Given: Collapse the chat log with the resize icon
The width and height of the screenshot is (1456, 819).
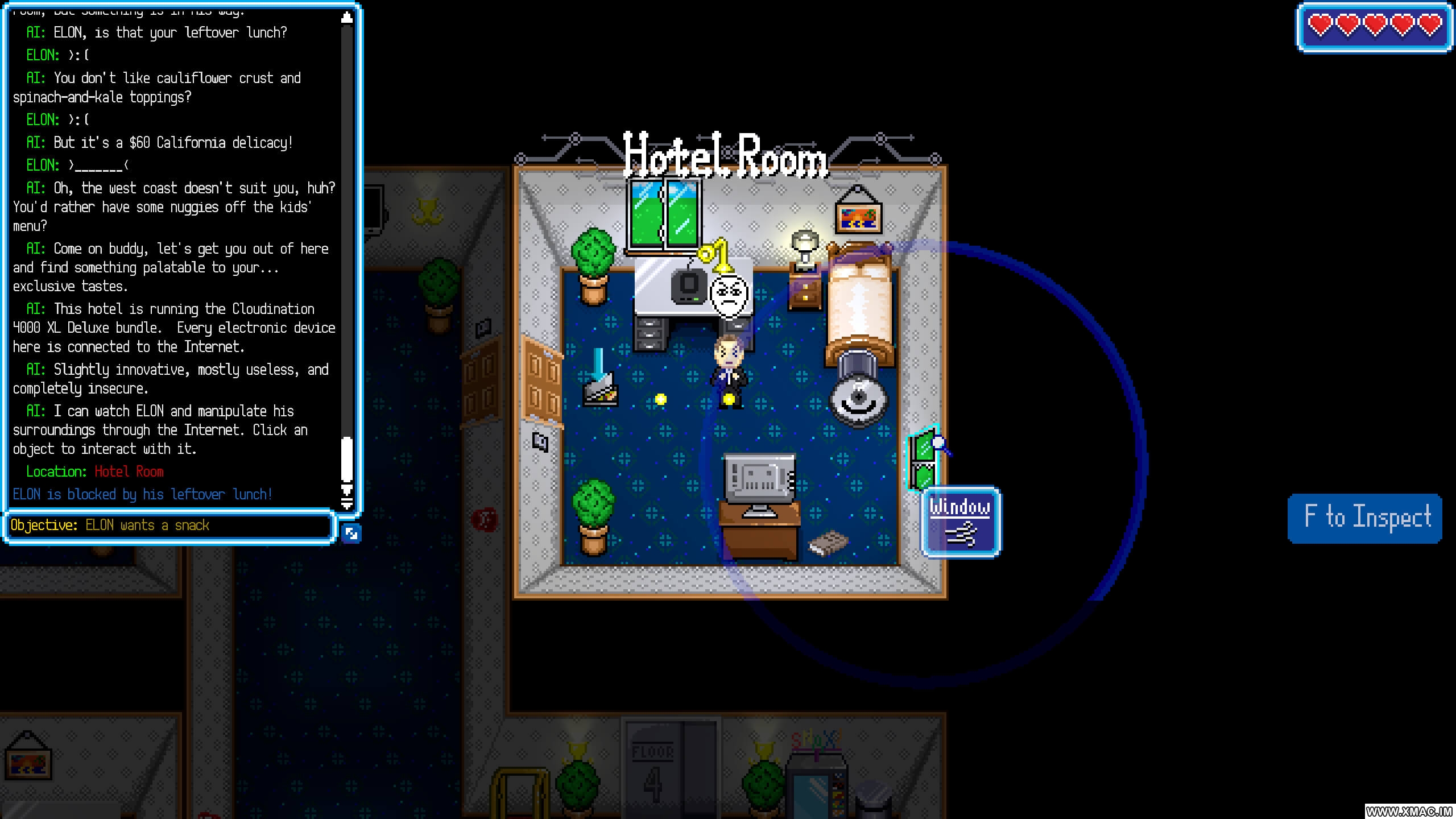Looking at the screenshot, I should (x=351, y=533).
